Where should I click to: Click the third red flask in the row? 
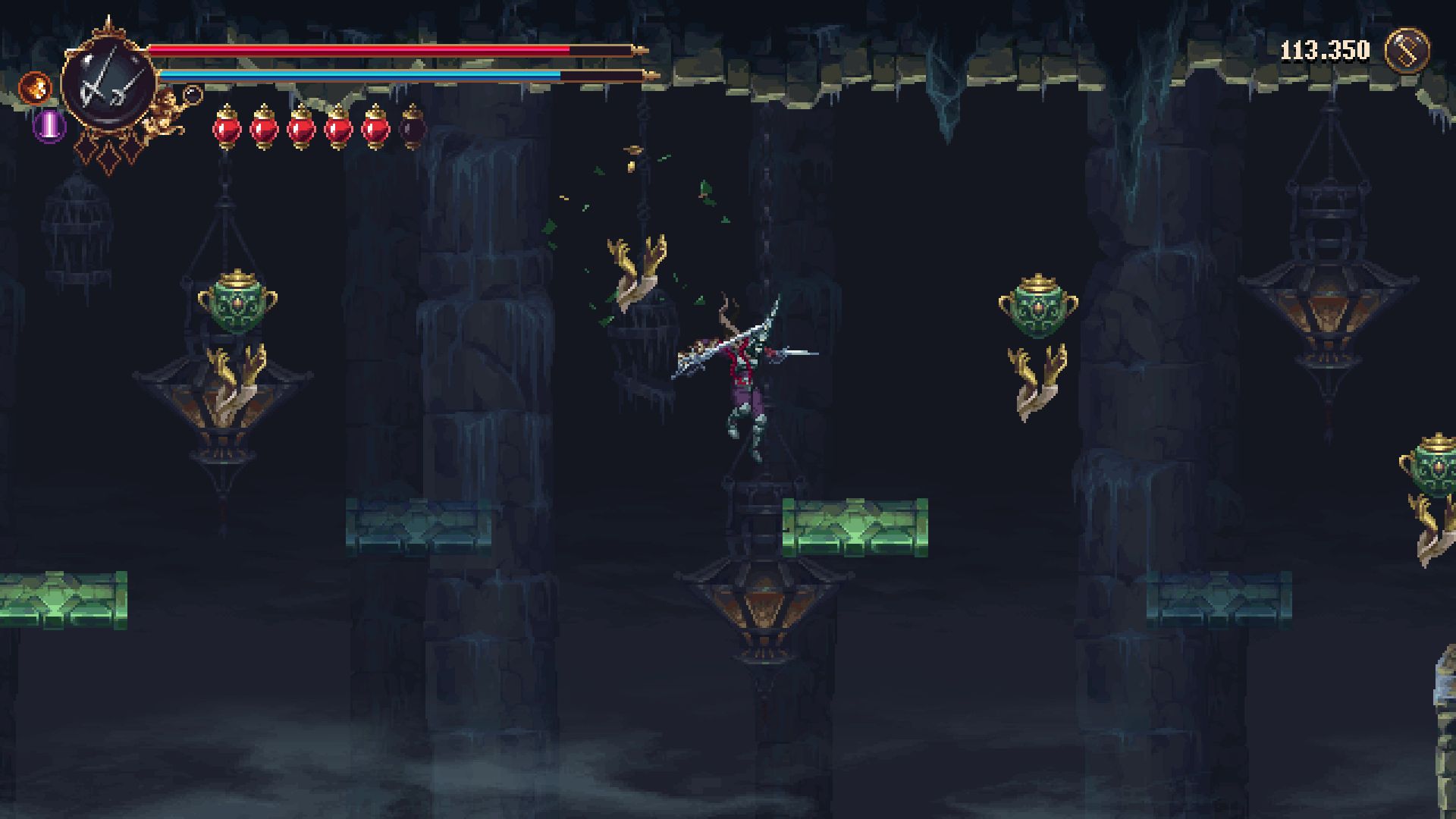click(303, 129)
